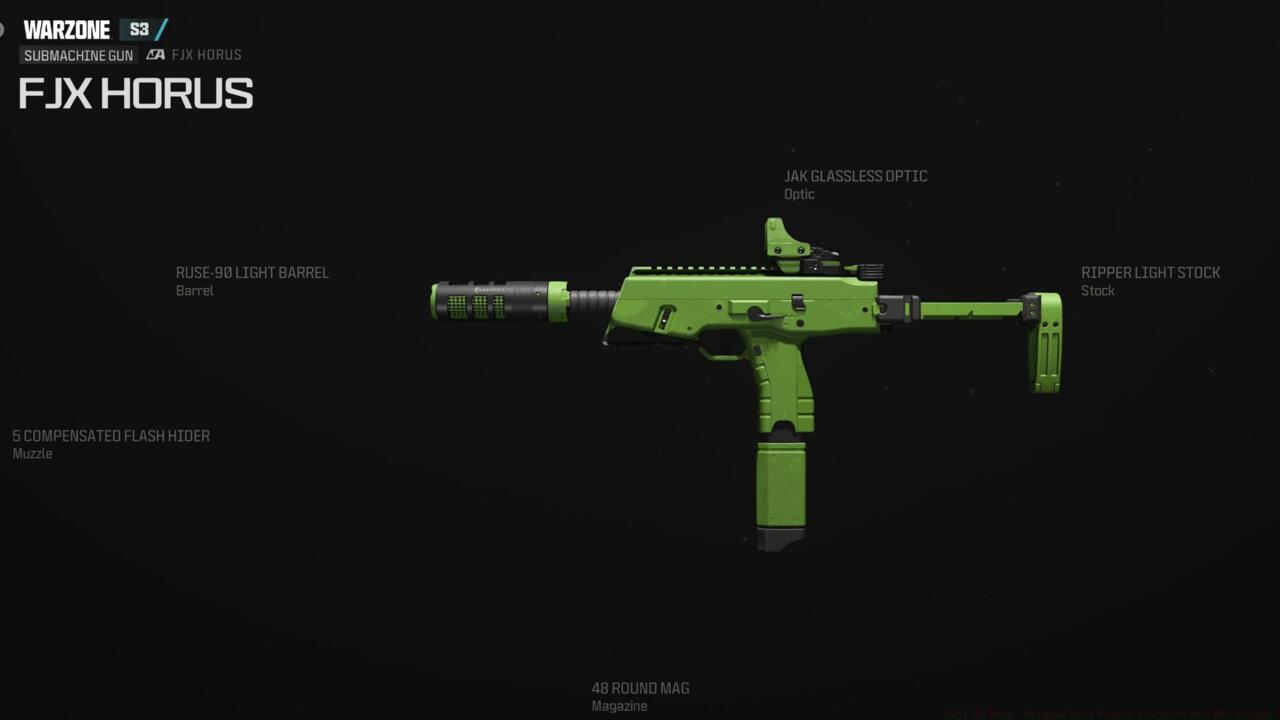Select the 48 ROUND MAG magazine label
1280x720 pixels.
point(640,688)
